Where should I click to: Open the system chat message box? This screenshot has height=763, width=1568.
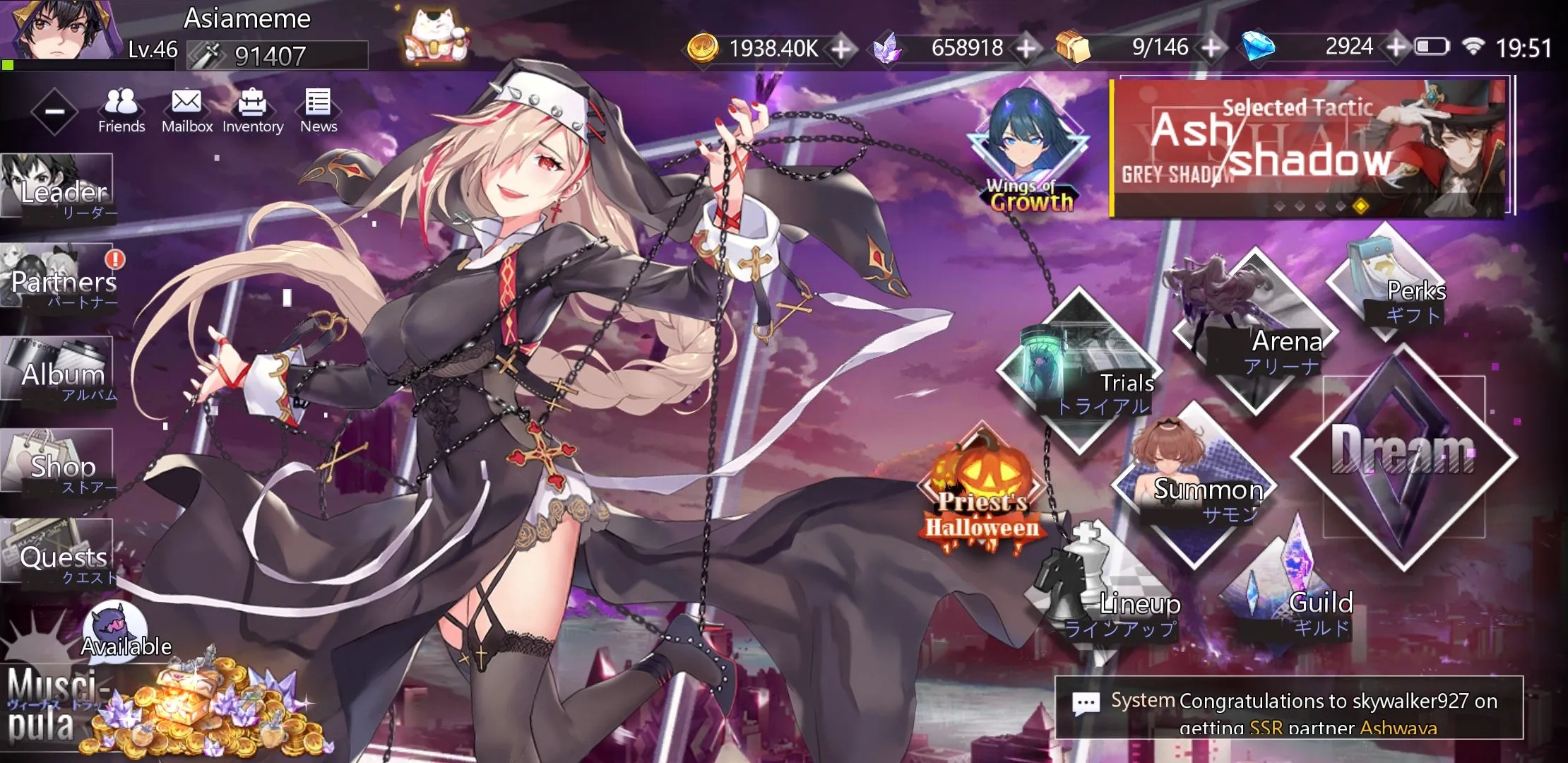1289,708
